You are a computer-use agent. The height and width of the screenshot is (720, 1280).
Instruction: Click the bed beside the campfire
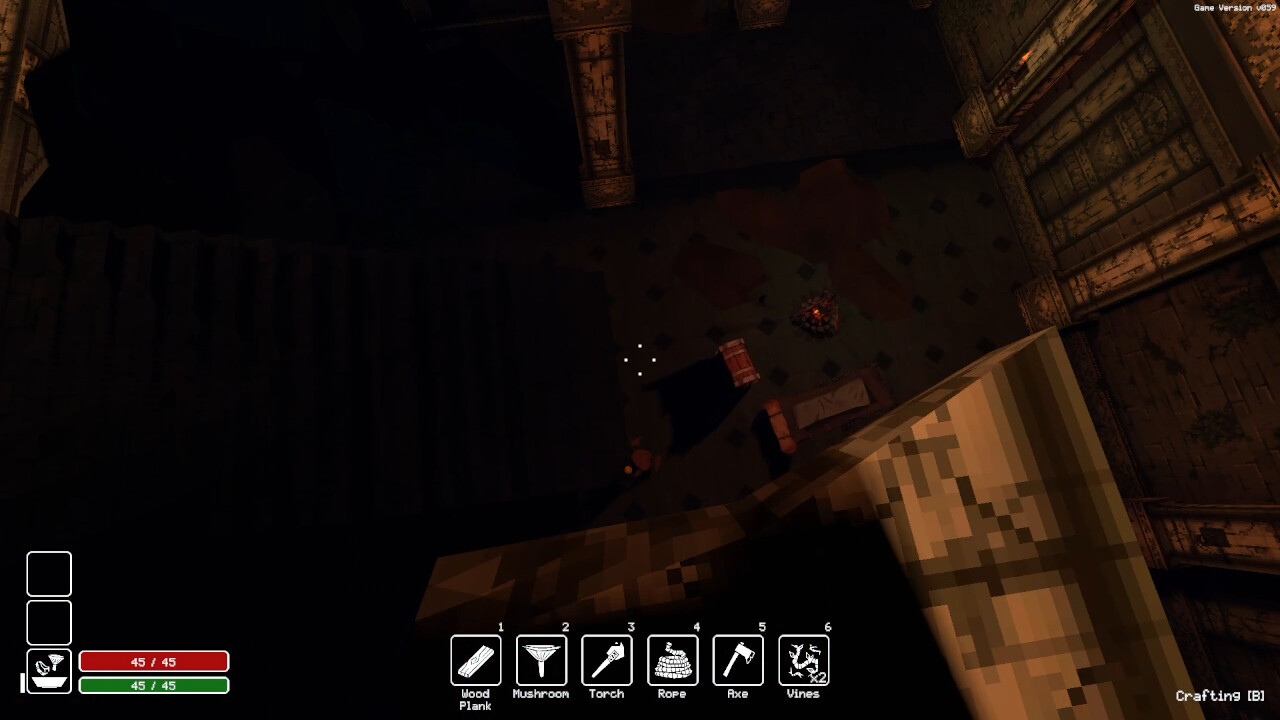832,405
